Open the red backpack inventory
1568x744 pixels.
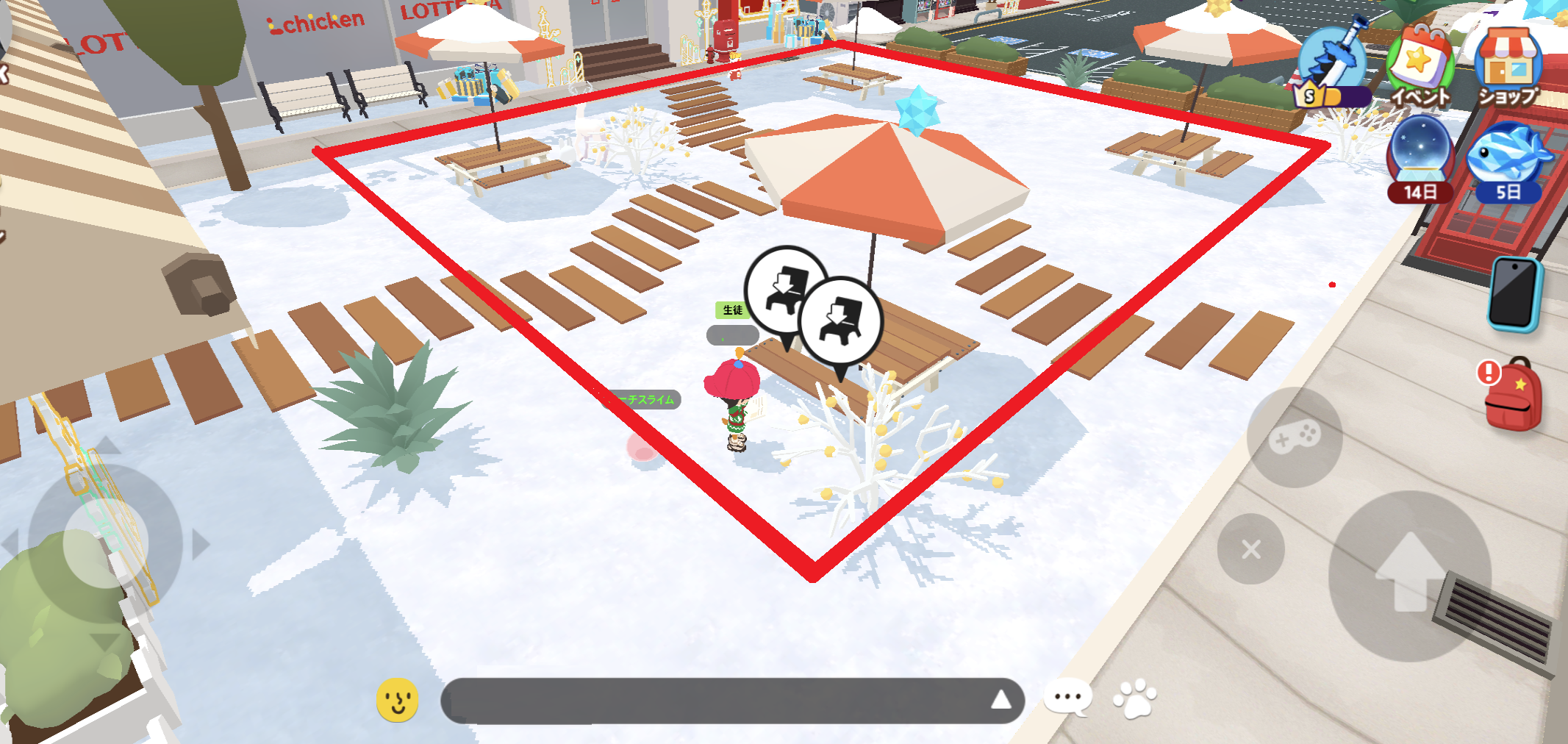click(1511, 395)
